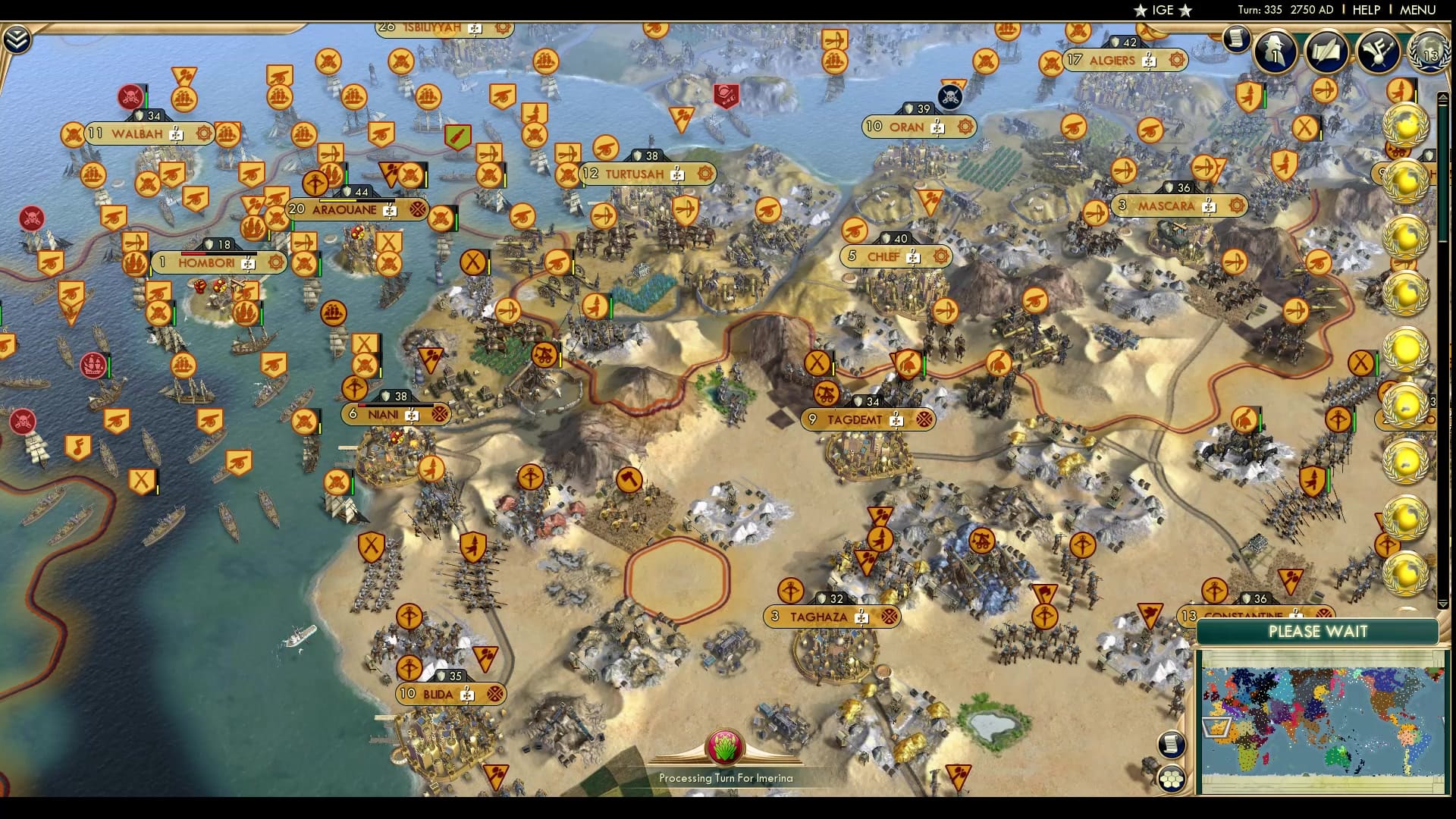Open the World Congress globe icon showing 13
Image resolution: width=1456 pixels, height=819 pixels.
click(x=1428, y=53)
